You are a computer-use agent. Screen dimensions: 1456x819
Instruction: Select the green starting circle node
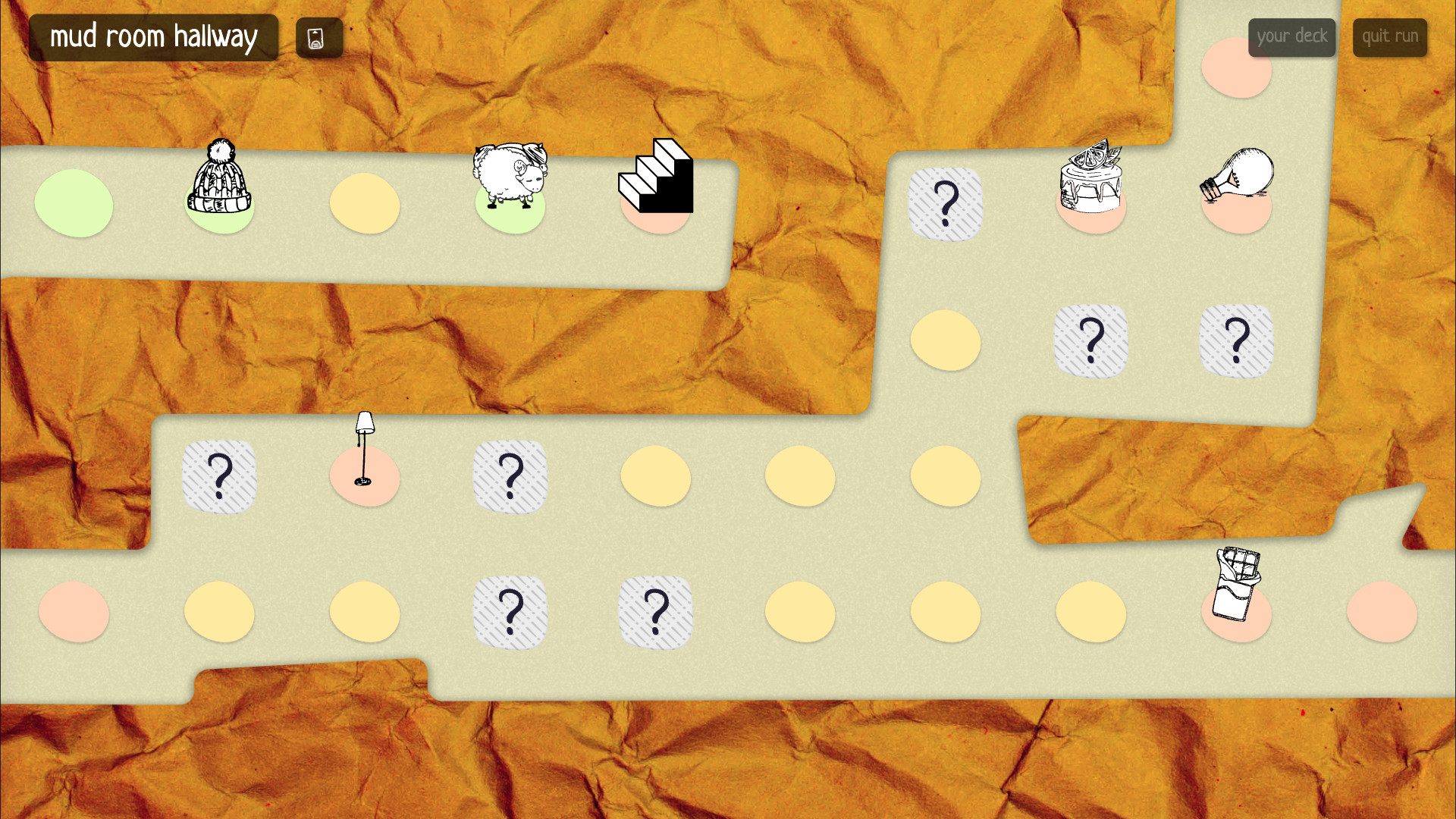(74, 204)
